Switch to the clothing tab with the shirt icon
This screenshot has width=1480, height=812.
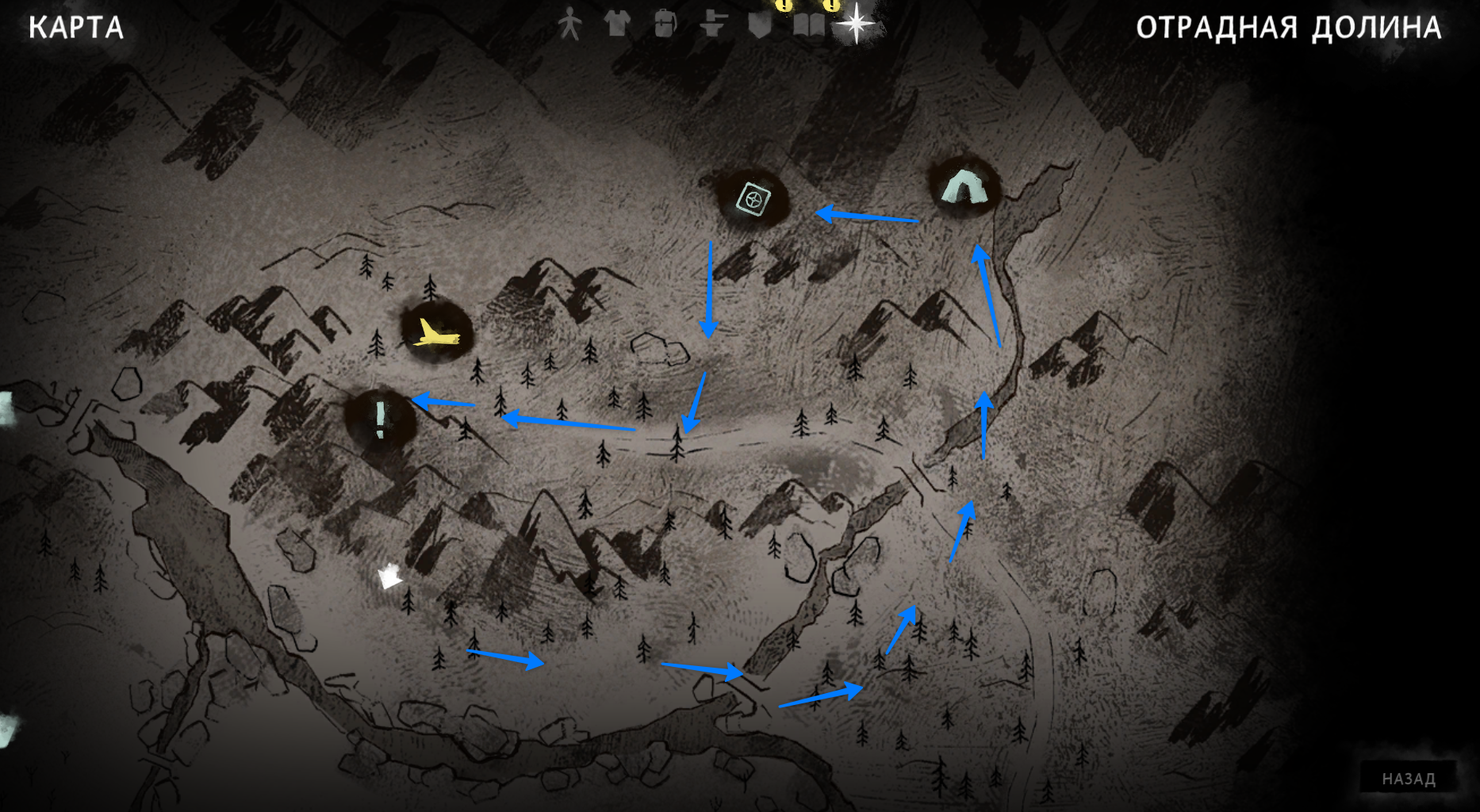pos(617,25)
